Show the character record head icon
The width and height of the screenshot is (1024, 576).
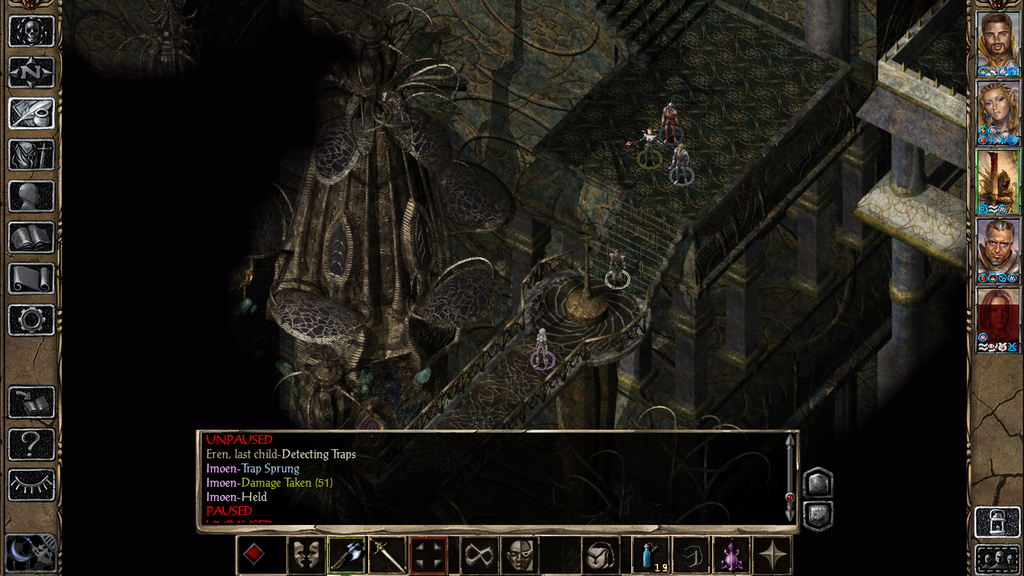[x=31, y=196]
